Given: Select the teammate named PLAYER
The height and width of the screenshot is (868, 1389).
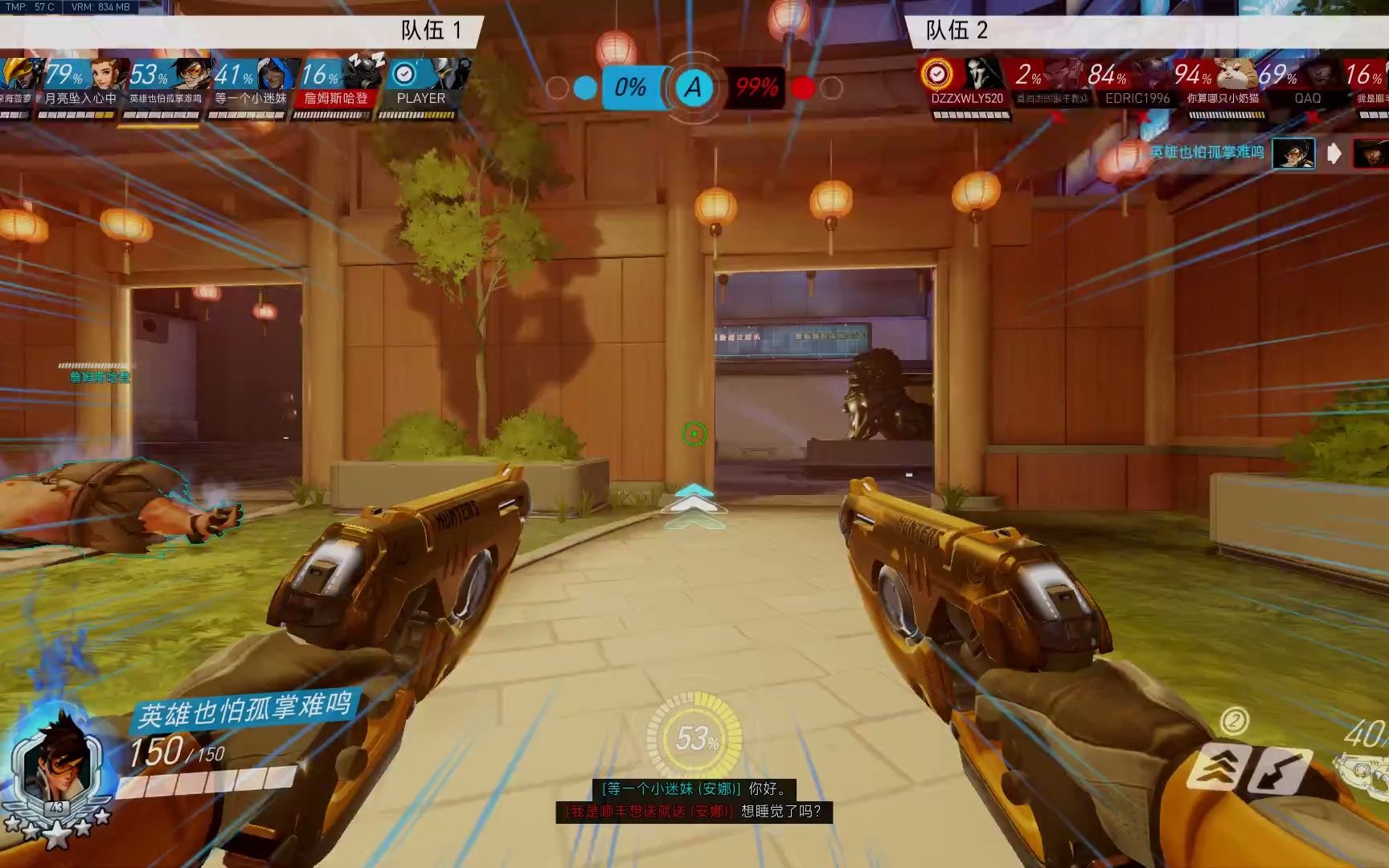Looking at the screenshot, I should point(420,98).
